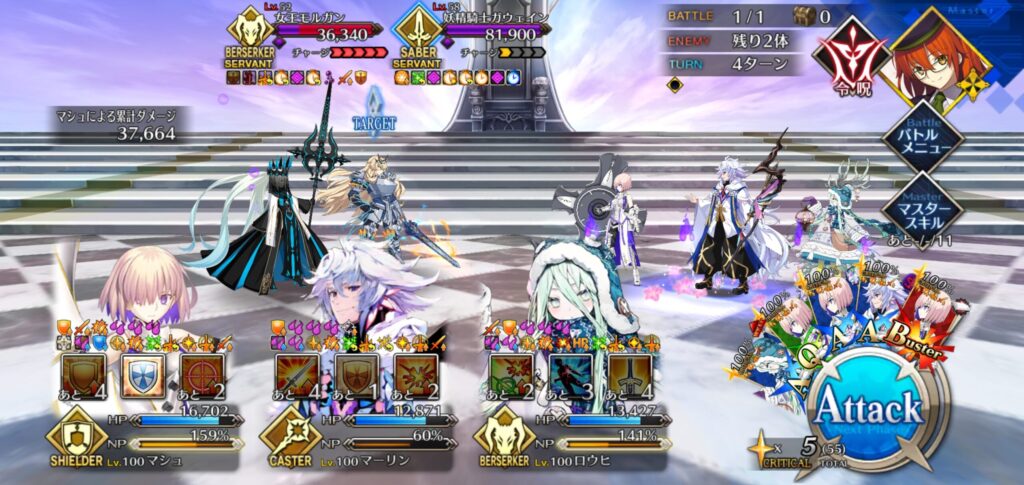Click the Master portrait
Screen dimensions: 1024x485
(940, 55)
